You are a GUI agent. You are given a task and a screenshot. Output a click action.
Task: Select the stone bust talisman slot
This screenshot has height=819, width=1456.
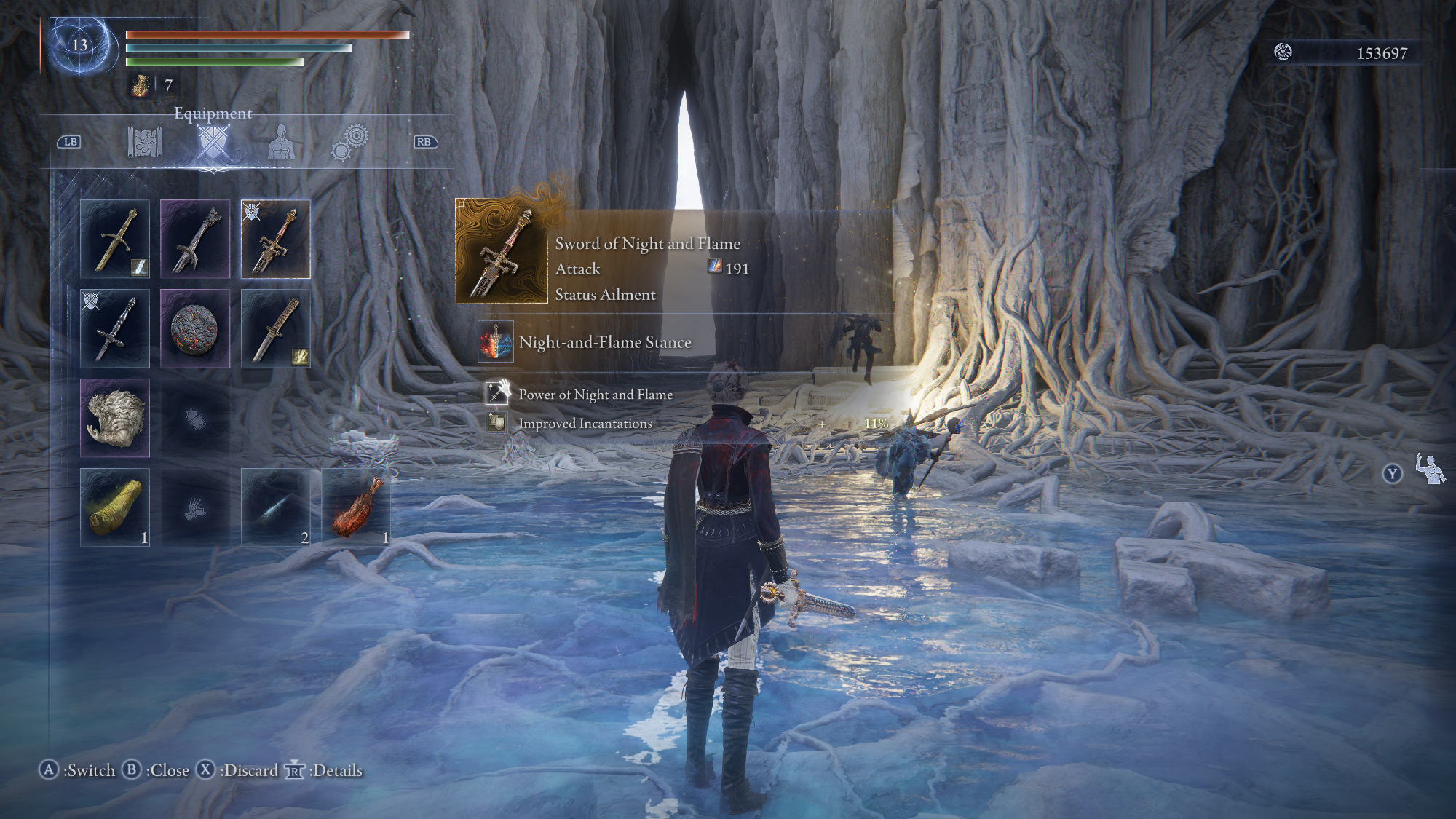point(115,418)
